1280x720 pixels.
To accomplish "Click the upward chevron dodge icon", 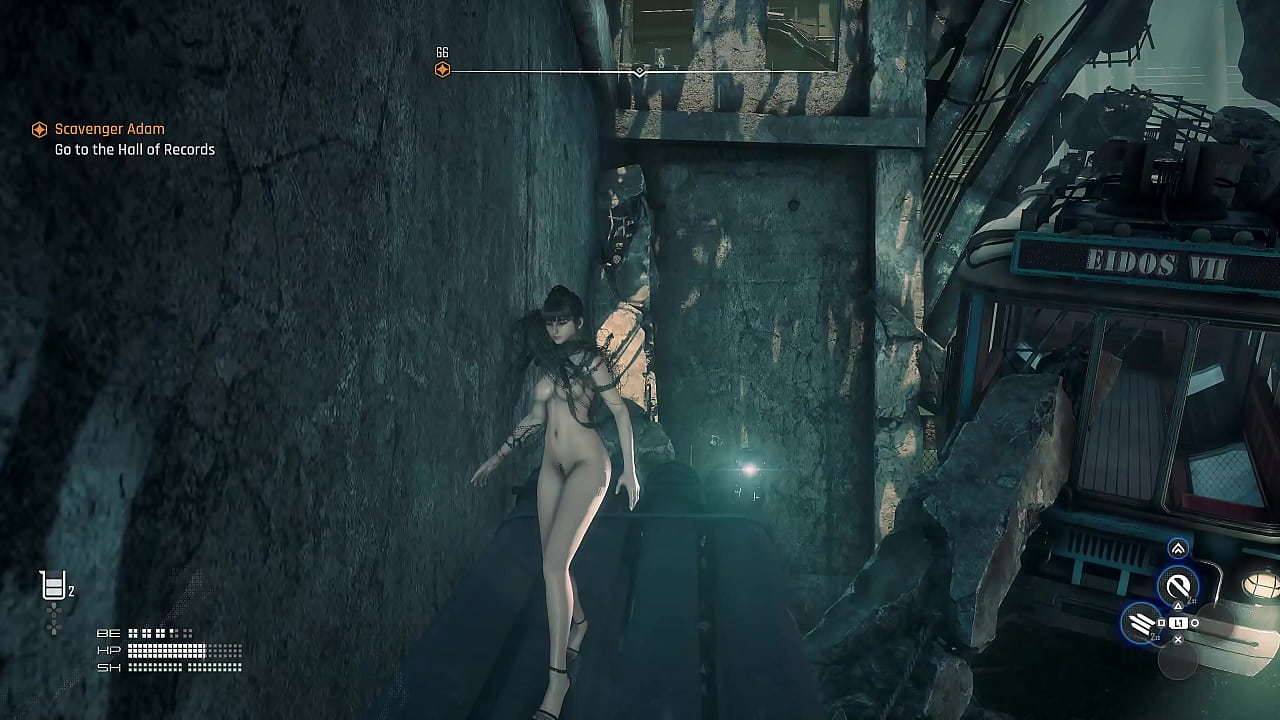I will (x=1178, y=548).
